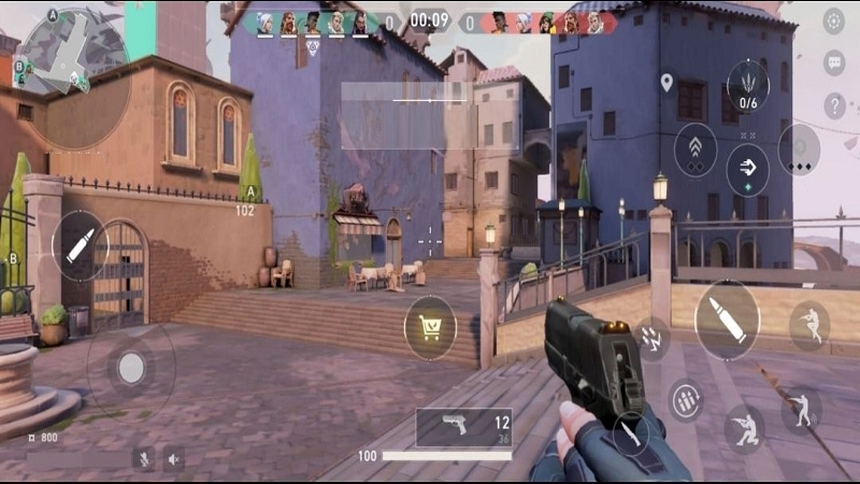Toggle the speaker sound icon

click(x=174, y=459)
